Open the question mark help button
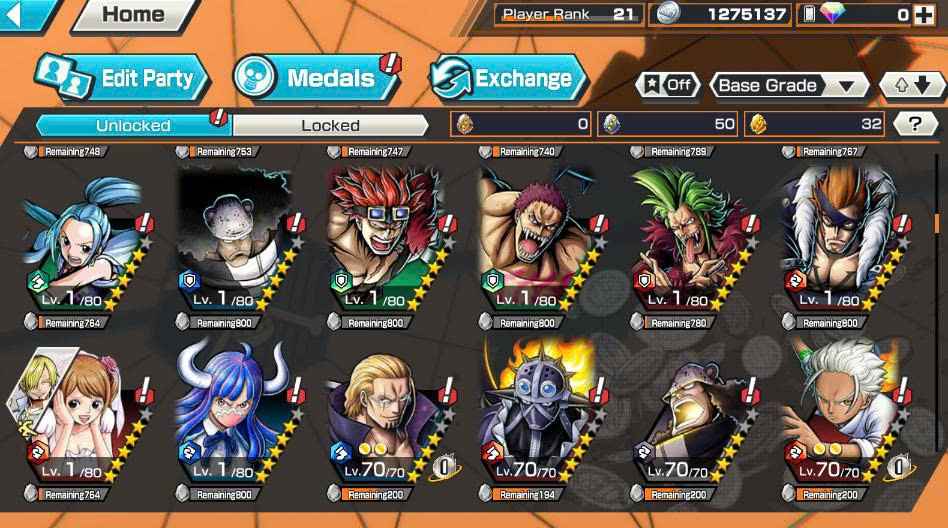Viewport: 948px width, 528px height. click(915, 124)
